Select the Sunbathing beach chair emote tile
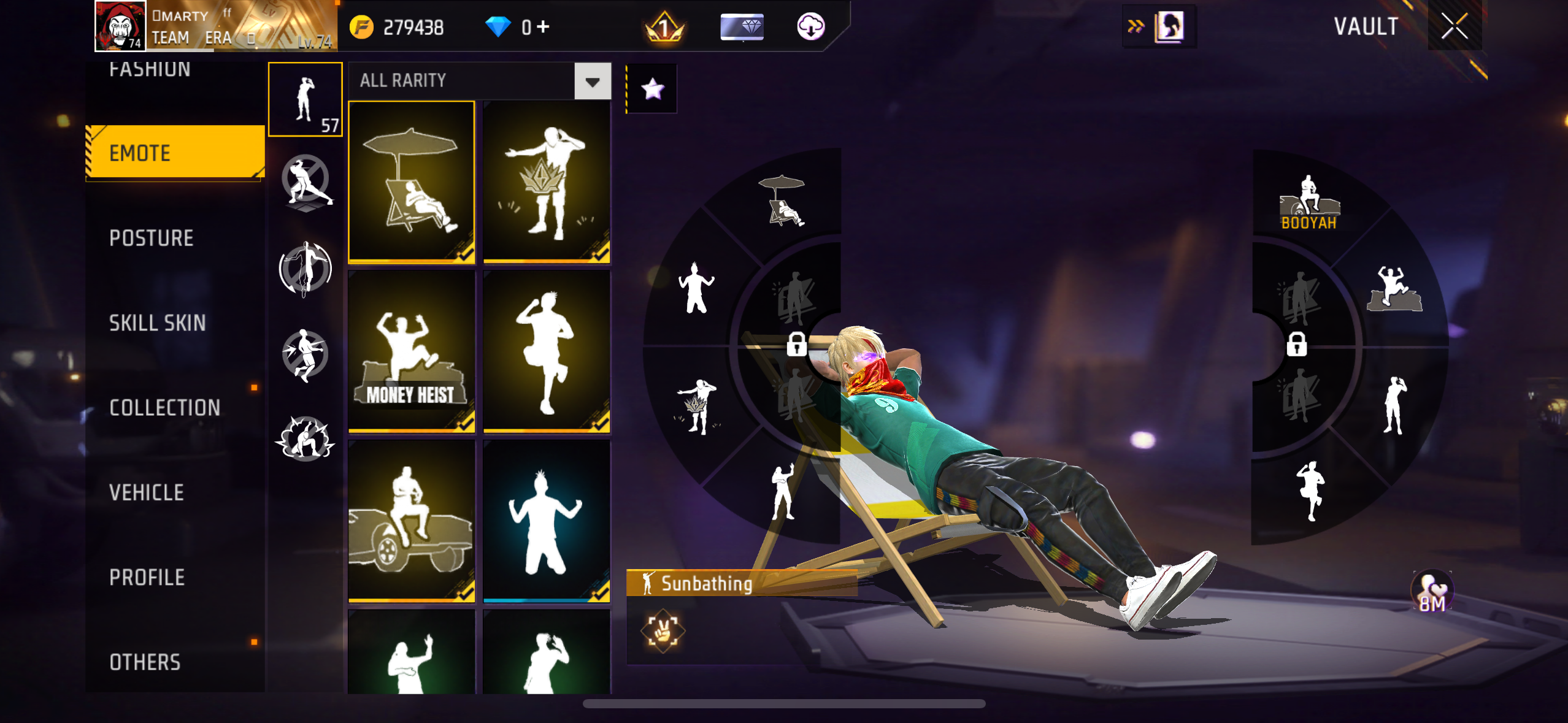 click(412, 182)
